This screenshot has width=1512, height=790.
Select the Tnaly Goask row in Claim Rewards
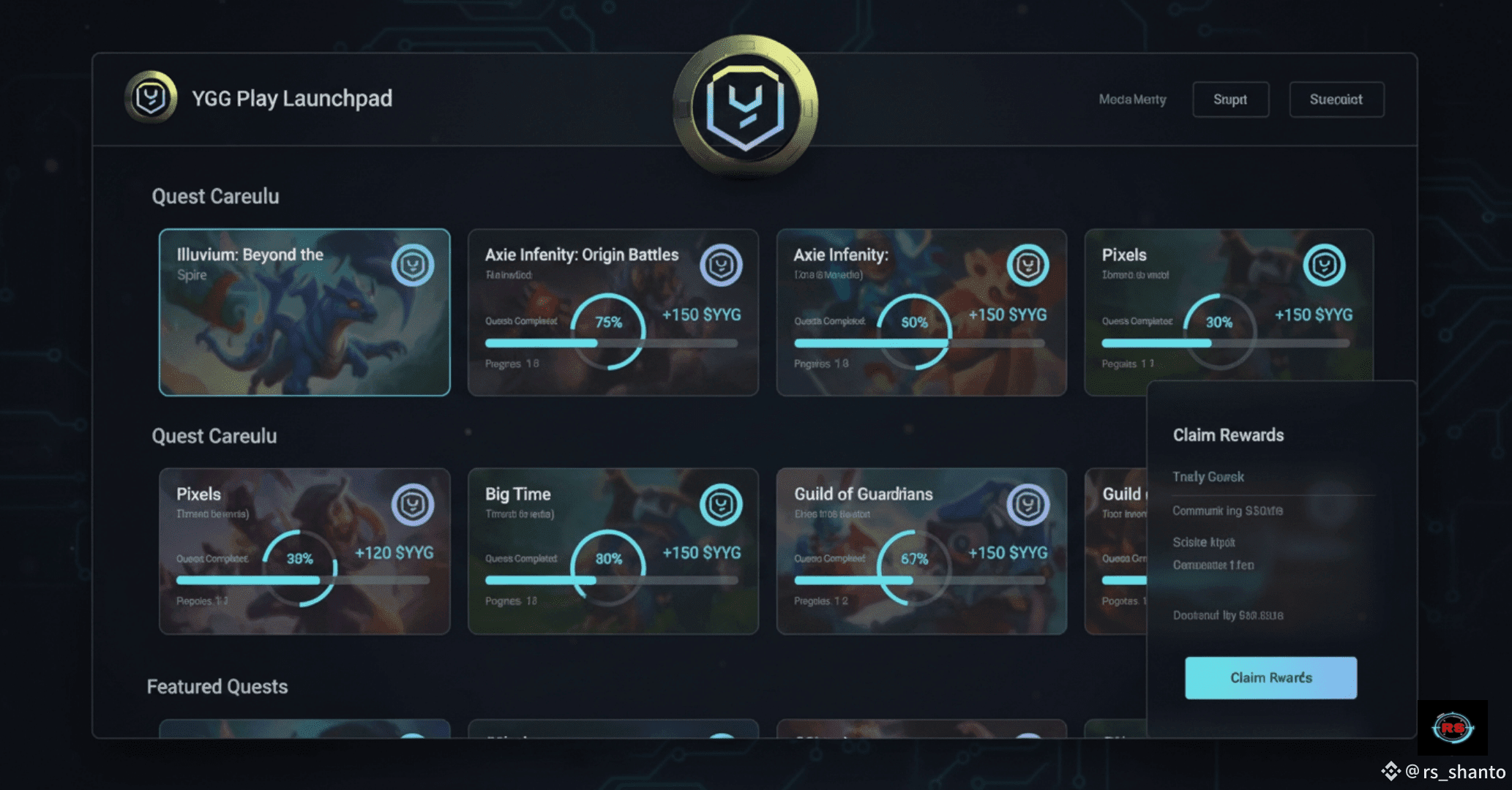(1208, 477)
